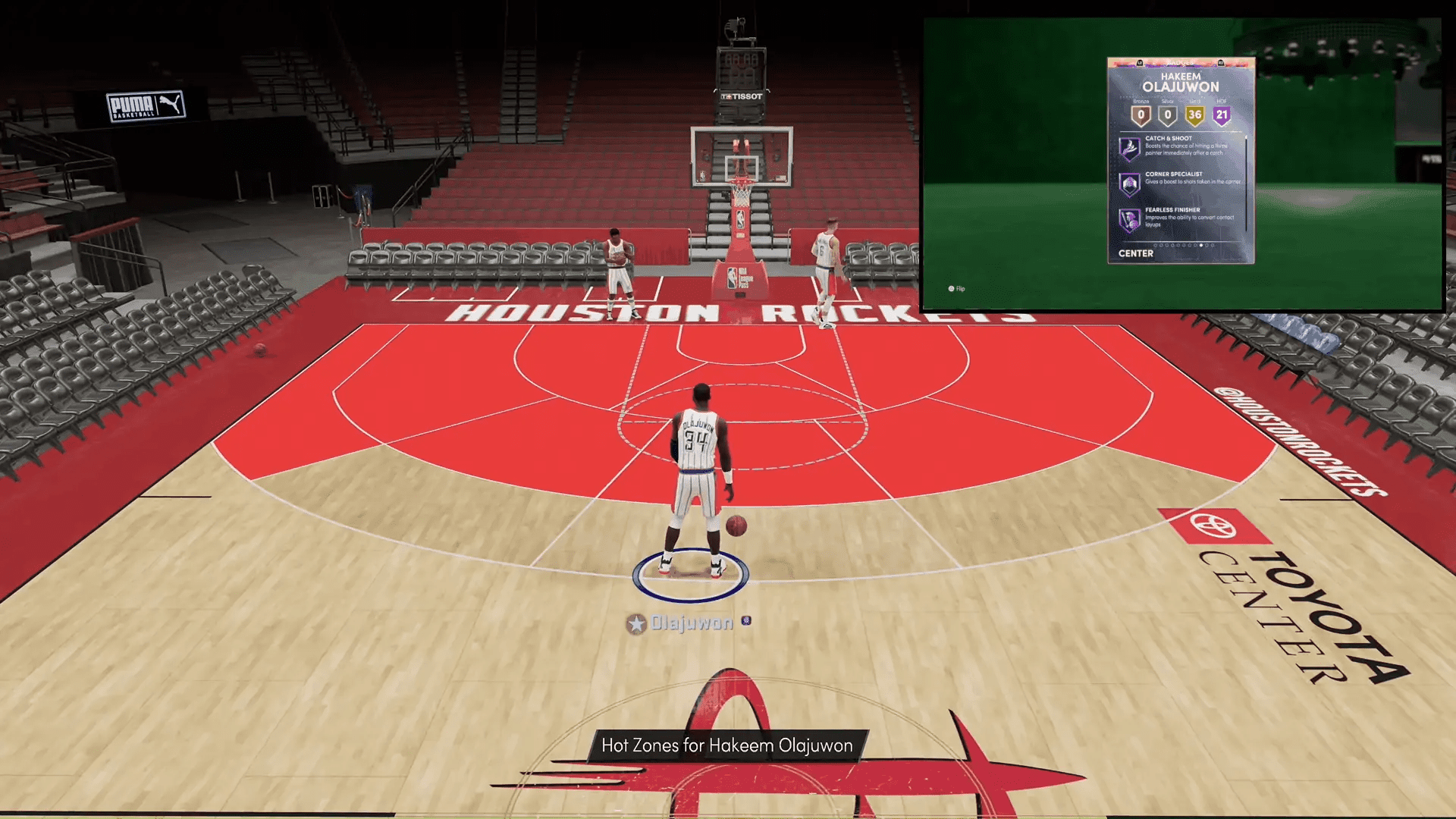Click the purple HOF badge shield showing 21
The height and width of the screenshot is (819, 1456).
pyautogui.click(x=1222, y=115)
